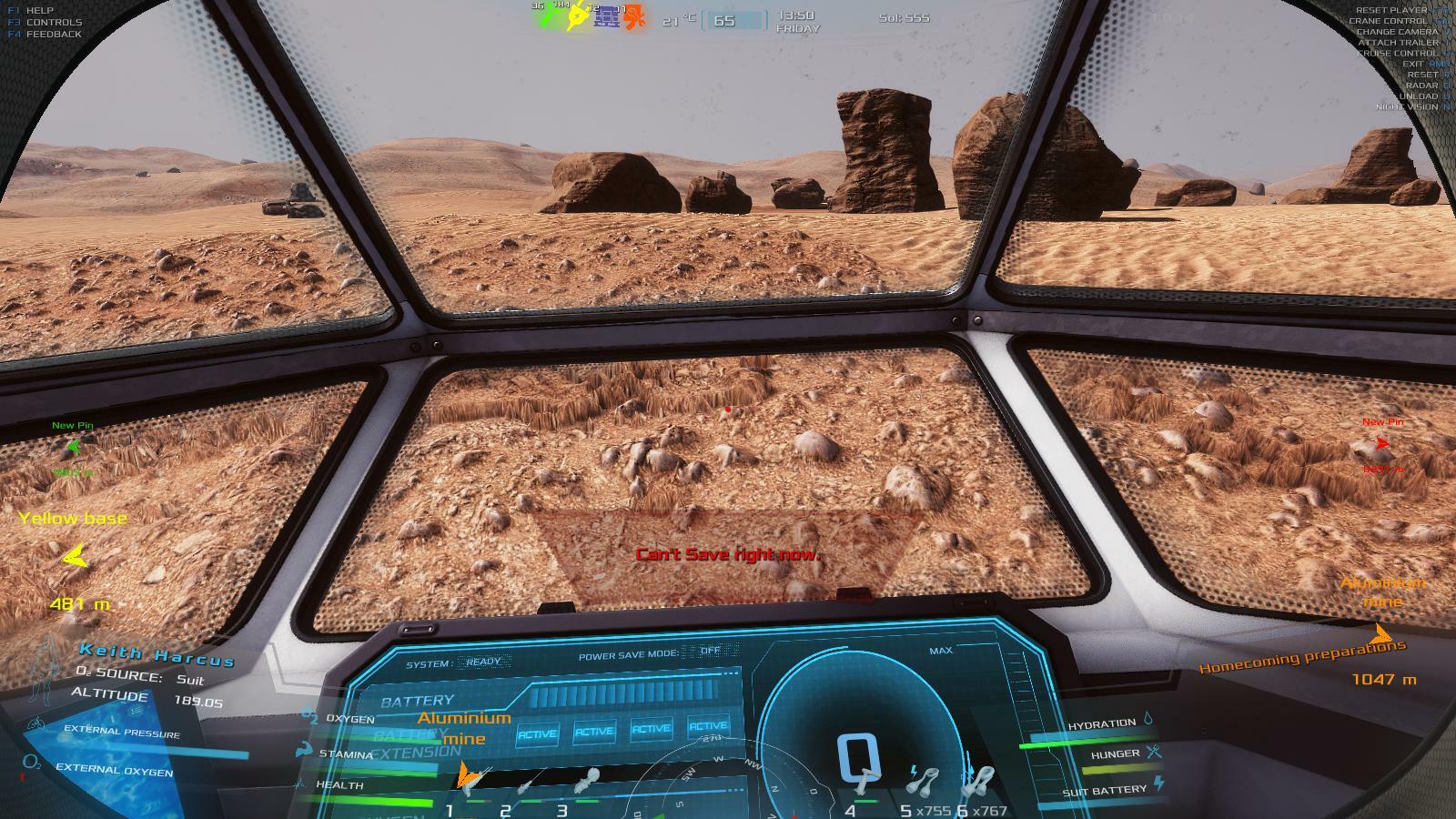Select hotbar slot 1 tool
The height and width of the screenshot is (819, 1456).
(x=475, y=779)
